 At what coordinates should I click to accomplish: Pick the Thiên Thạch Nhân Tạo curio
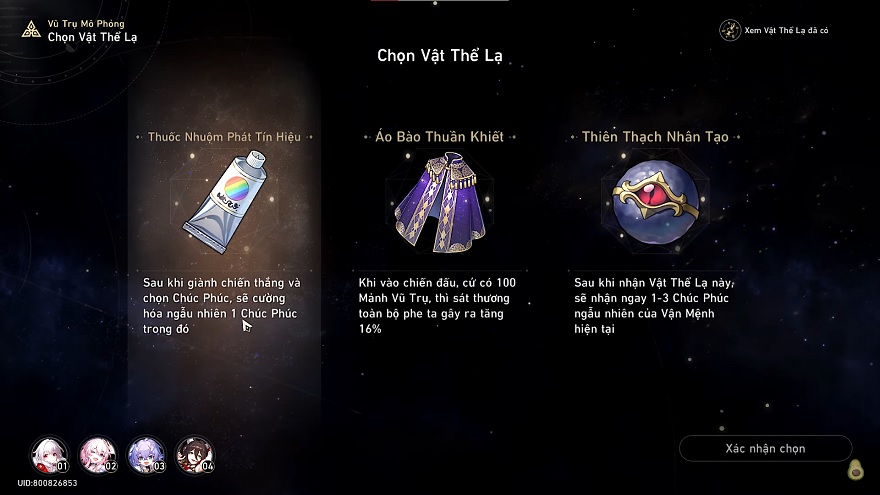coord(655,199)
